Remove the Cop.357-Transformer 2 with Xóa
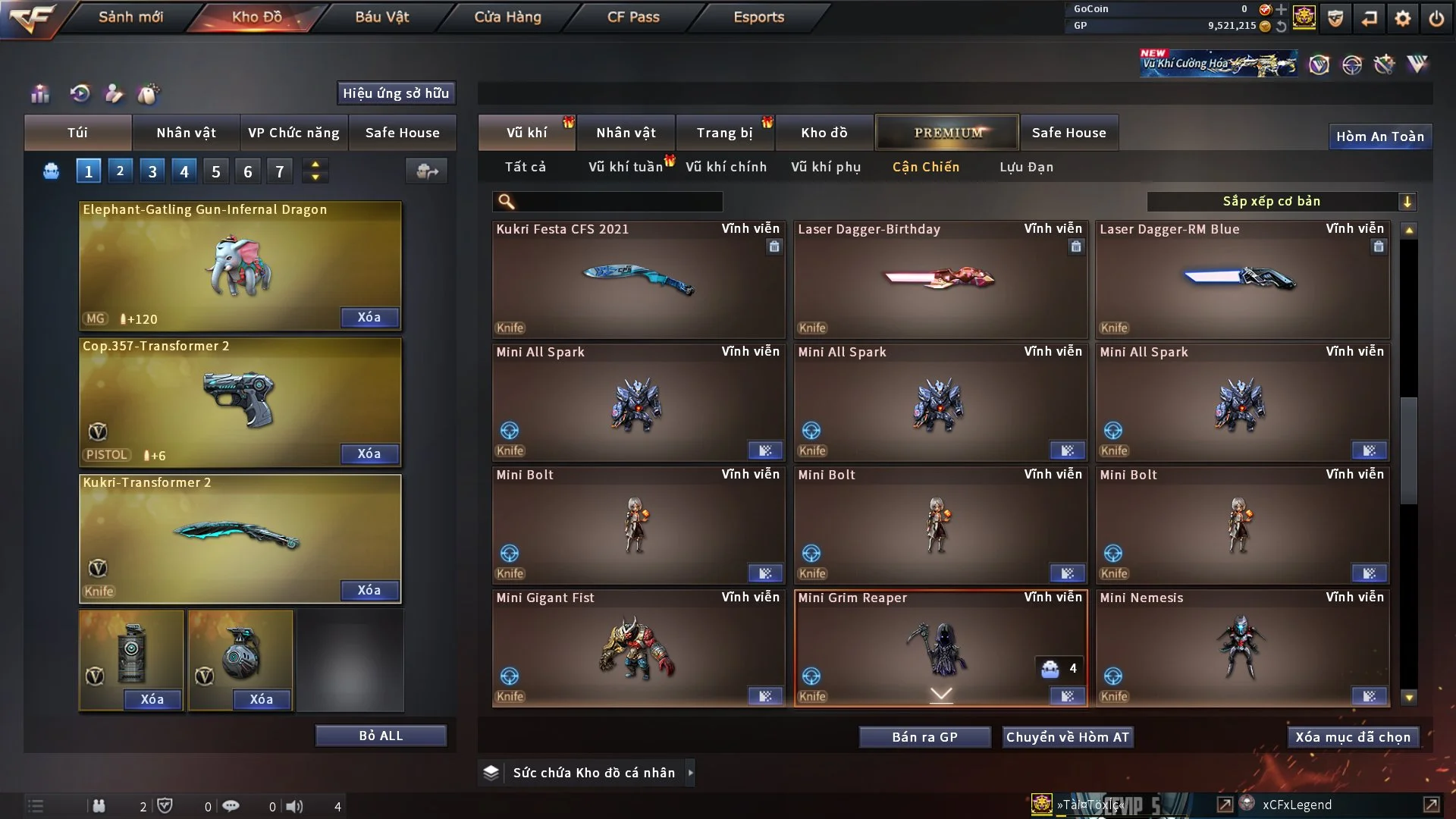Screen dimensions: 1456x819 coord(369,453)
